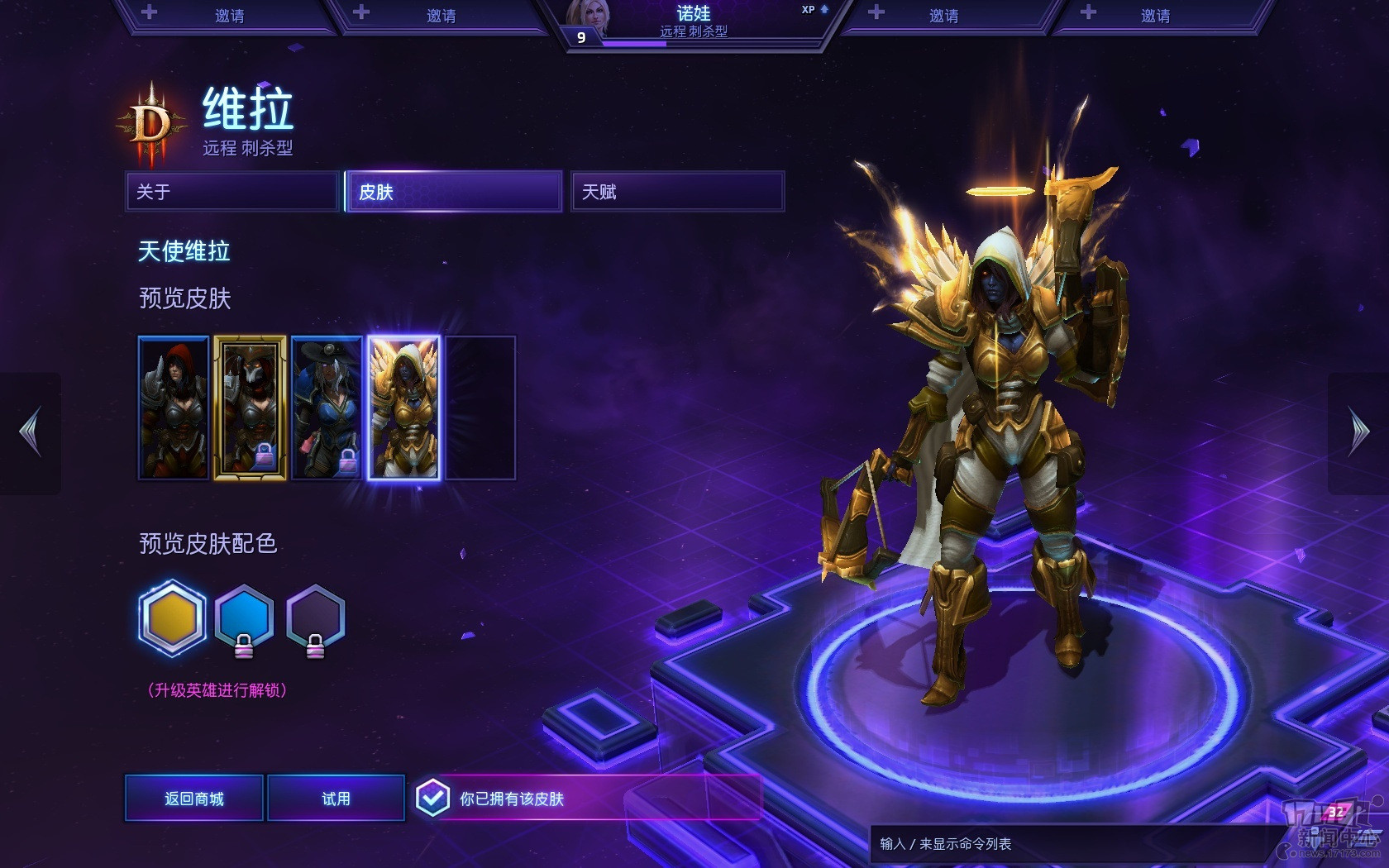The height and width of the screenshot is (868, 1389).
Task: Show the previous hero with left arrow
Action: pos(31,432)
